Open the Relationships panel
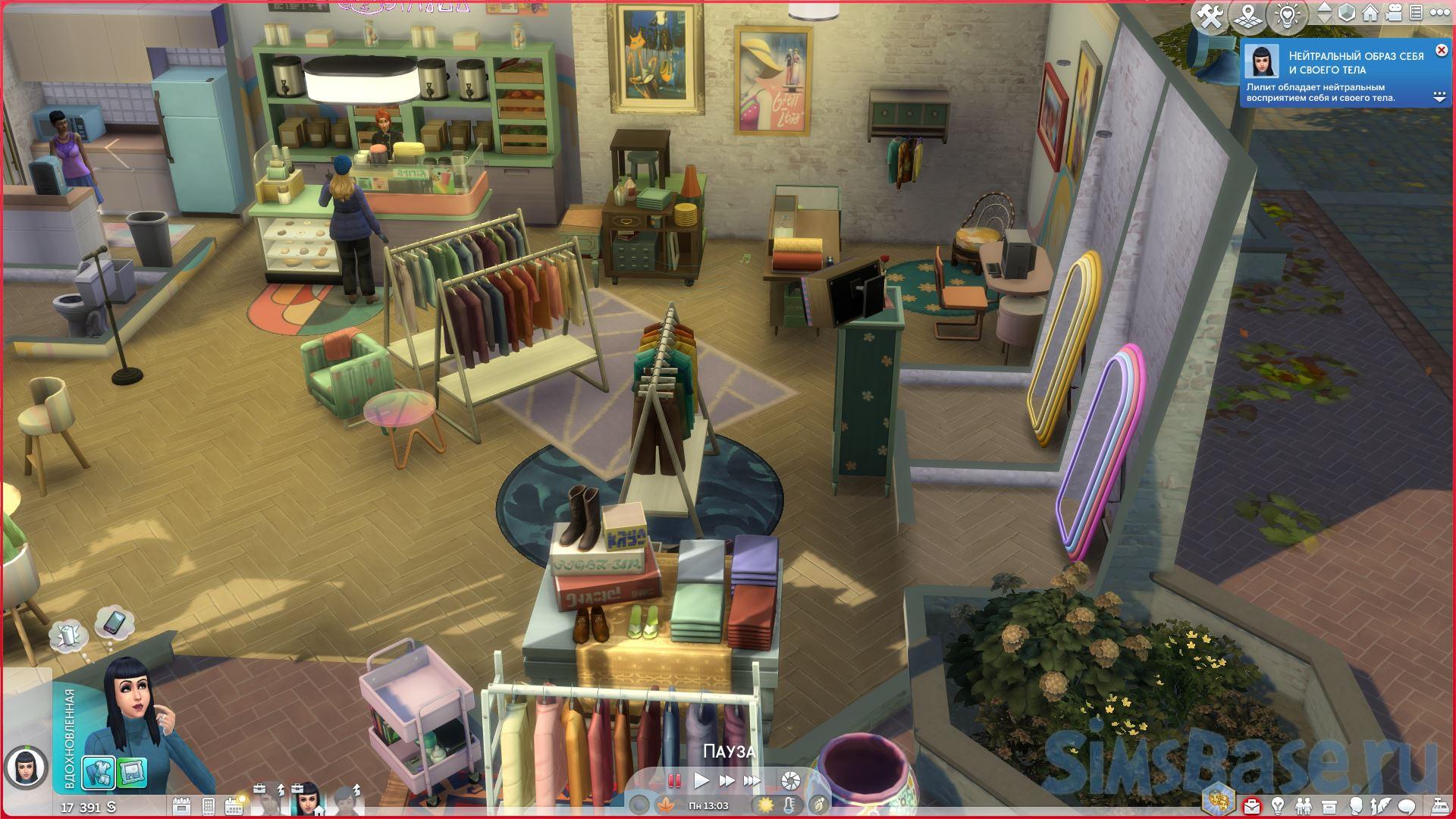Viewport: 1456px width, 819px height. [1303, 805]
